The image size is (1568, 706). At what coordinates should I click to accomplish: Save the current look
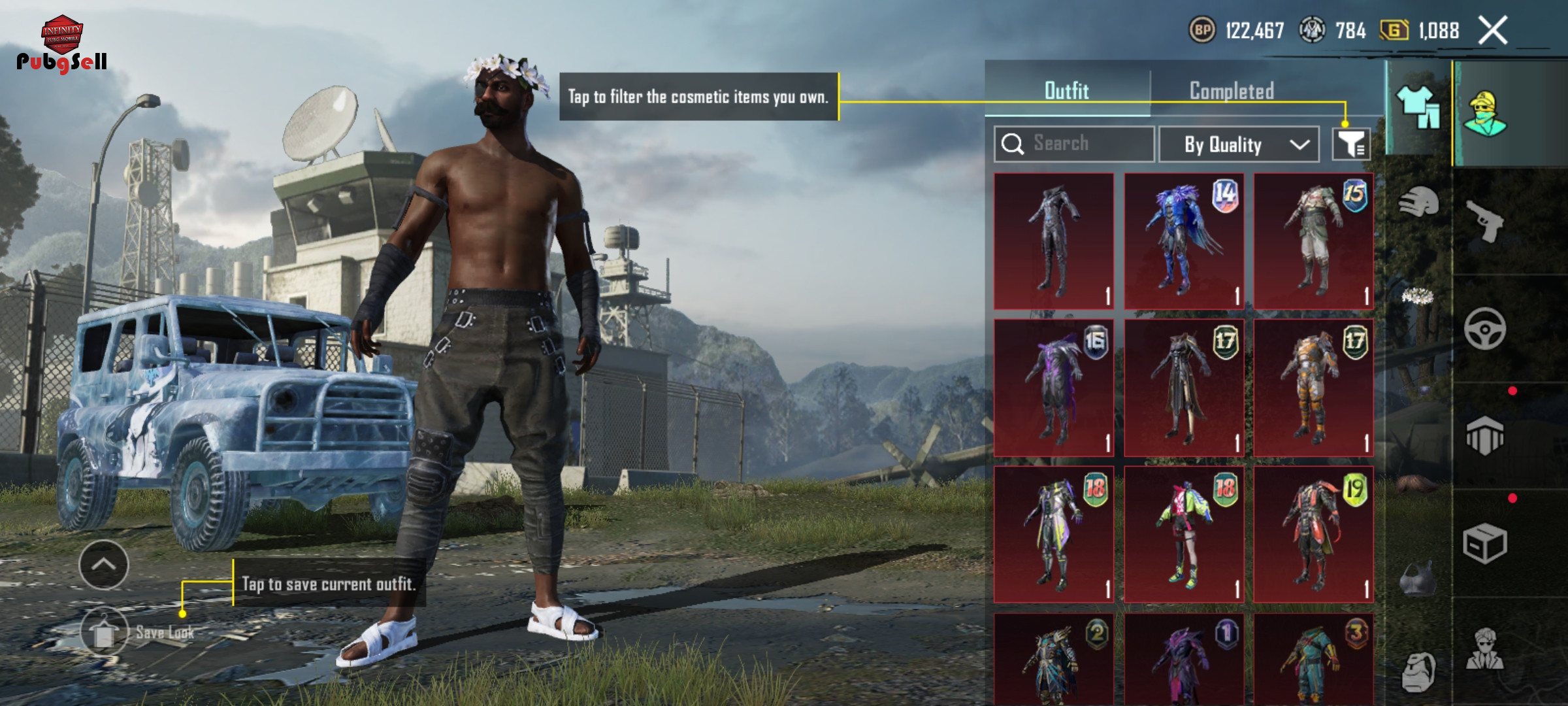tap(105, 632)
